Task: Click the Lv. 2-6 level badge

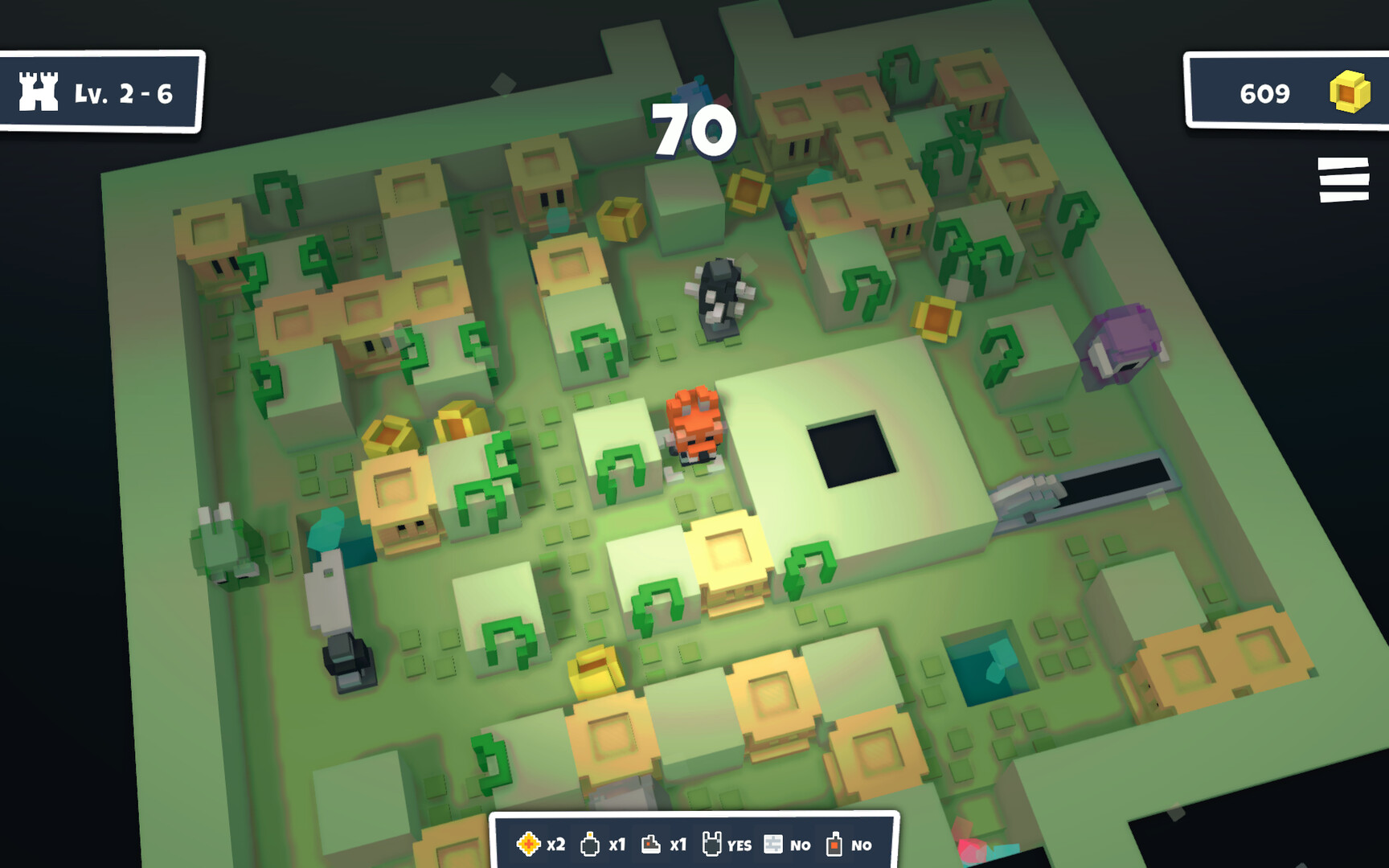Action: 100,93
